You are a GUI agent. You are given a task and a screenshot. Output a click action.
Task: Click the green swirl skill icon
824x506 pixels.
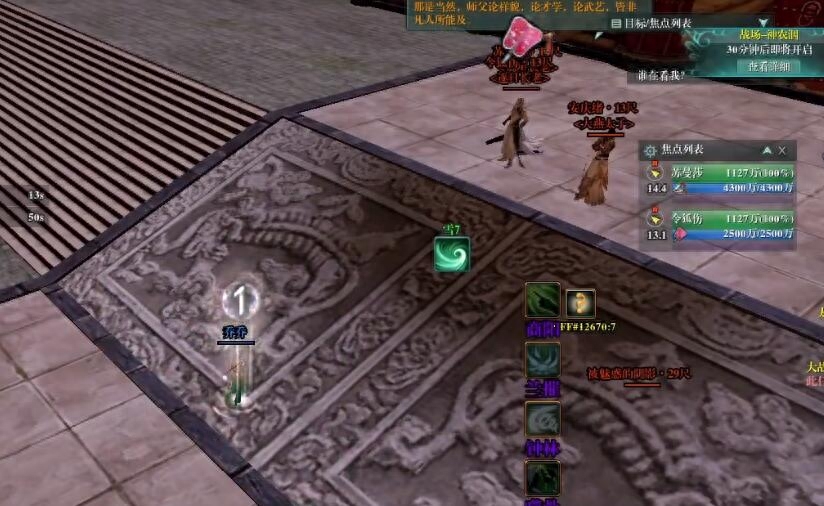tap(452, 253)
